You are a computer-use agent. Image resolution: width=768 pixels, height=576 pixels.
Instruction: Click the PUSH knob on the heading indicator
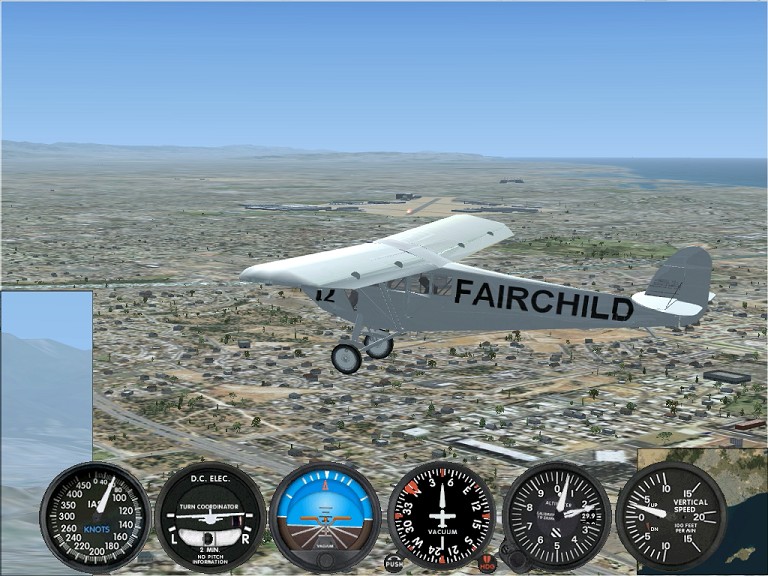[394, 563]
